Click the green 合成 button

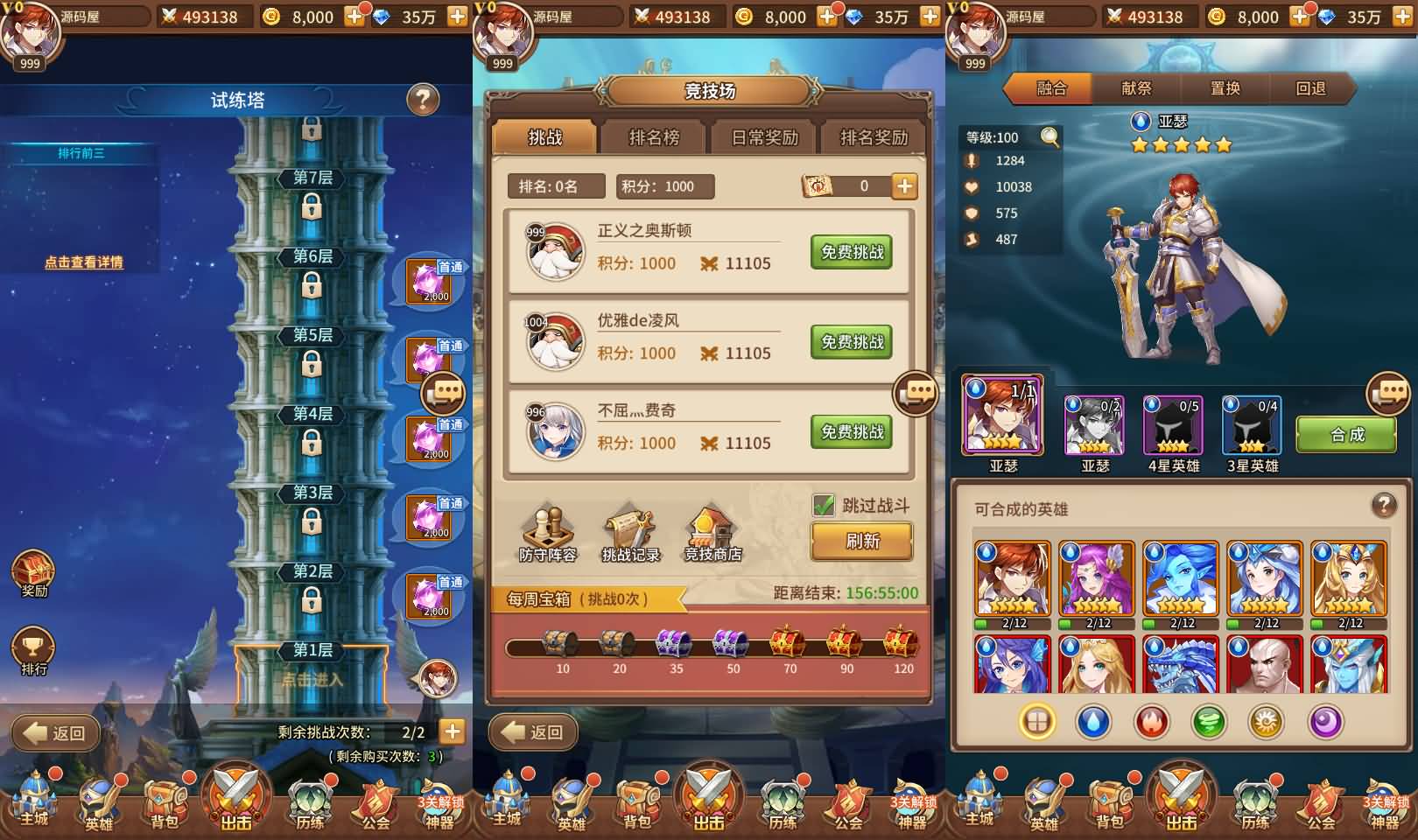(1346, 435)
